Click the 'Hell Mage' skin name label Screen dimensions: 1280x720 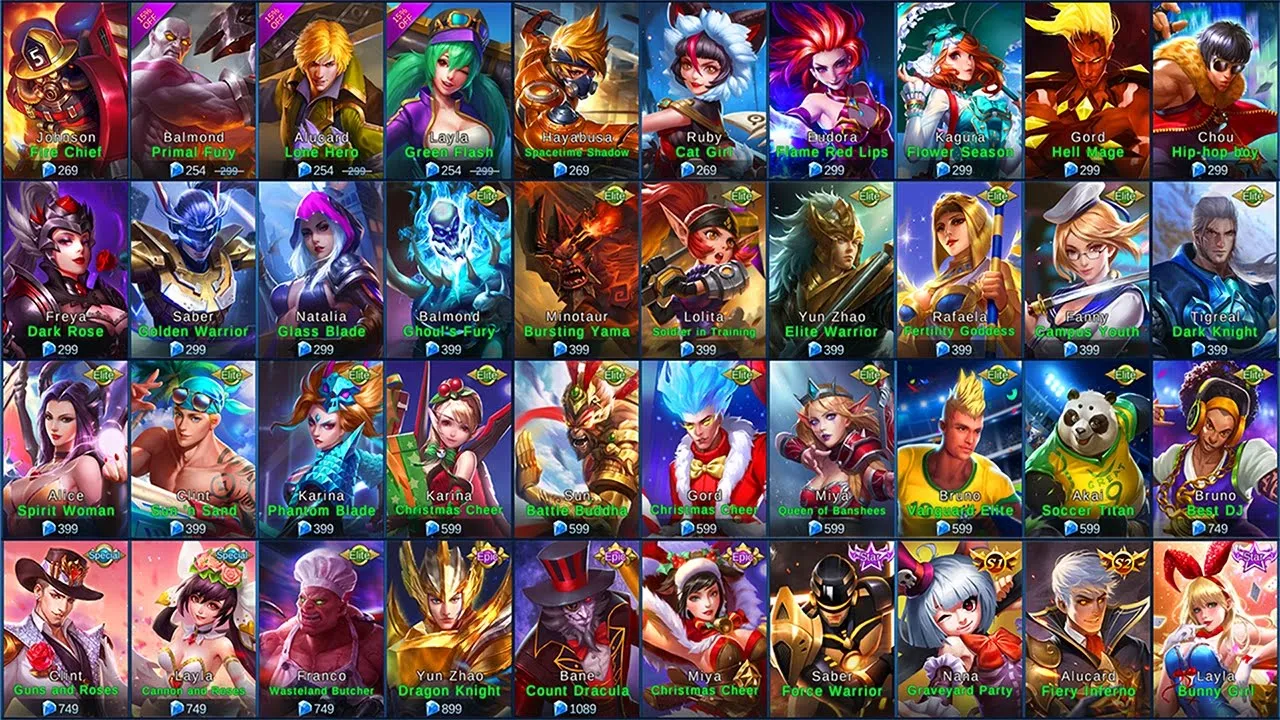tap(1088, 153)
